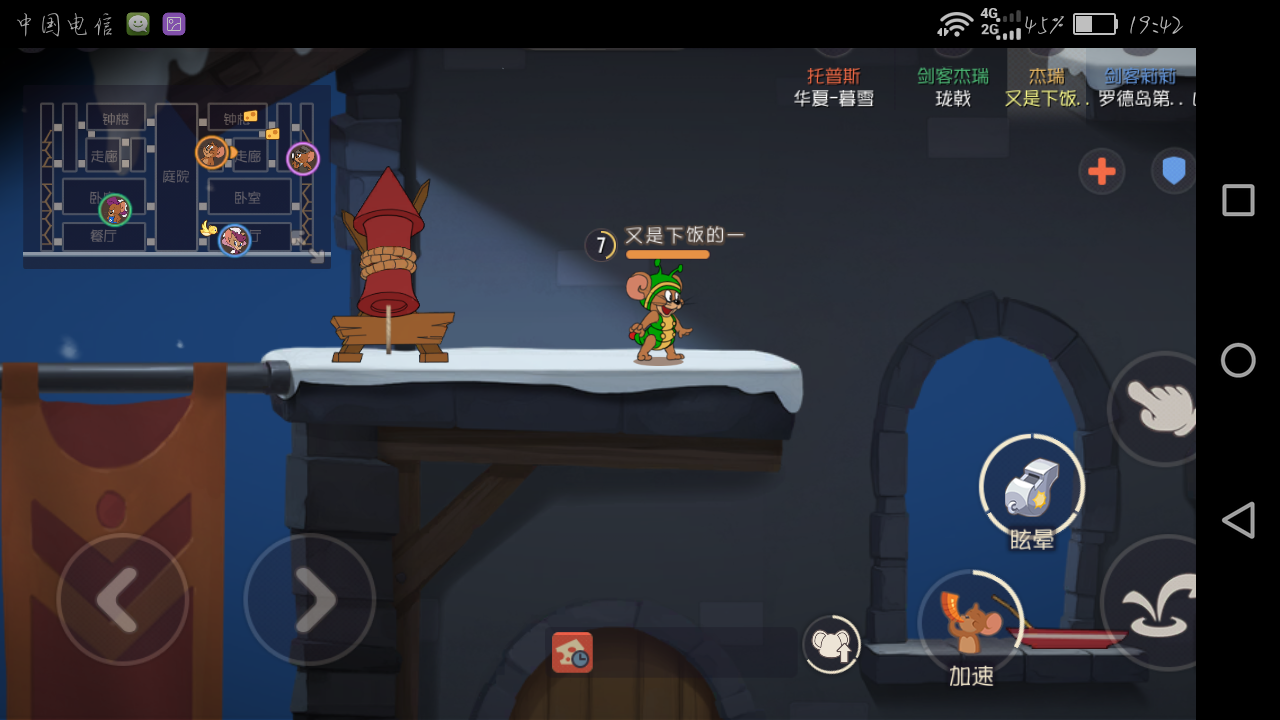The width and height of the screenshot is (1280, 720).
Task: Select the 托普斯 player name entry
Action: pos(835,75)
